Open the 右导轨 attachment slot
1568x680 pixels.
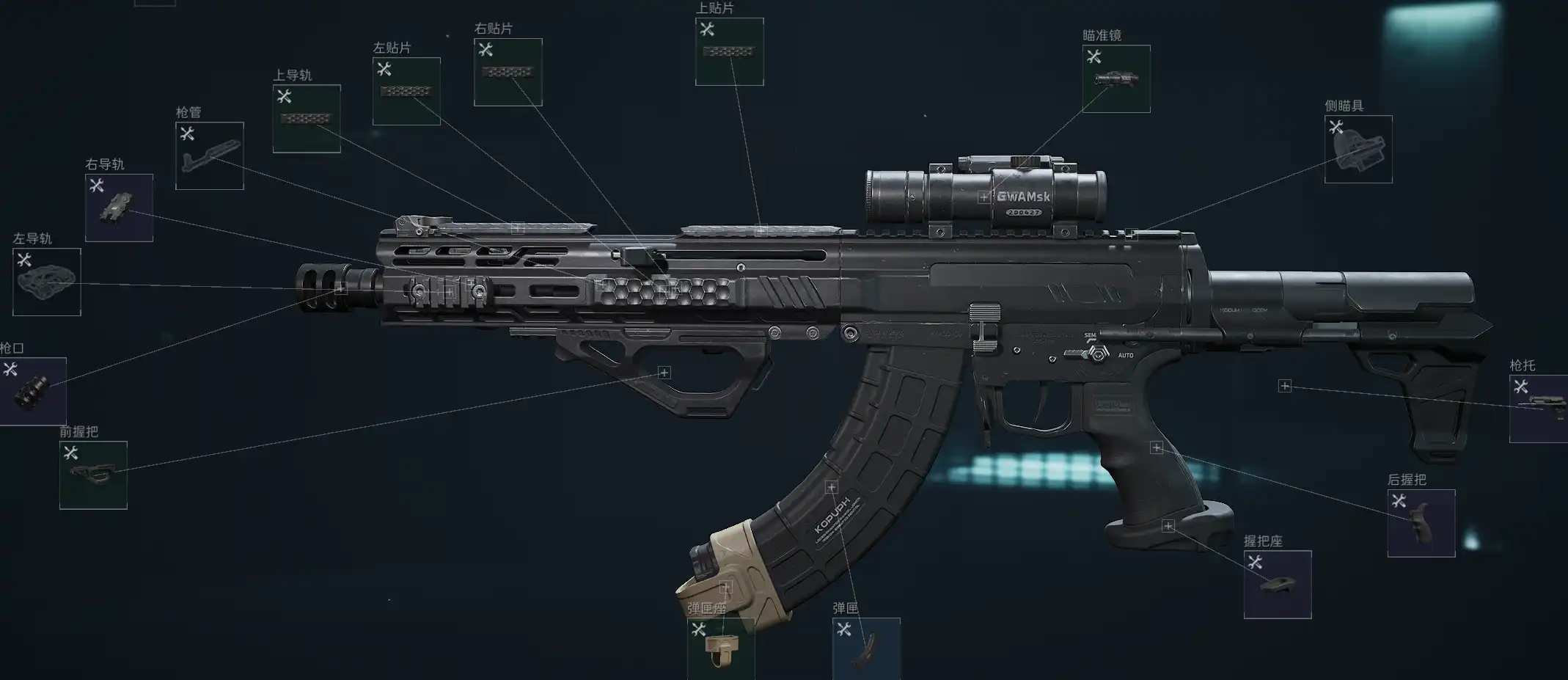[120, 208]
